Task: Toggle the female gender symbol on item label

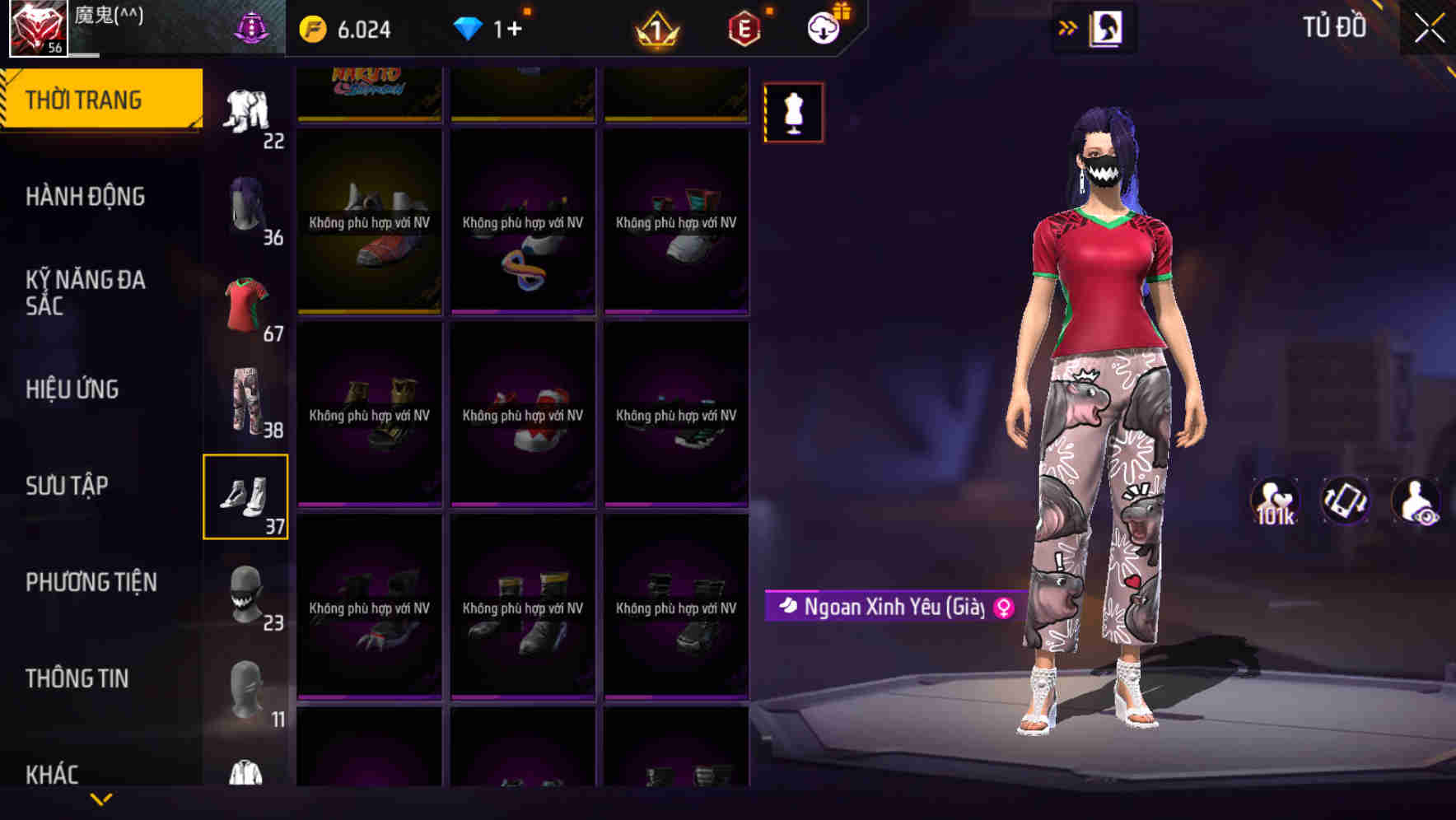Action: tap(1000, 607)
